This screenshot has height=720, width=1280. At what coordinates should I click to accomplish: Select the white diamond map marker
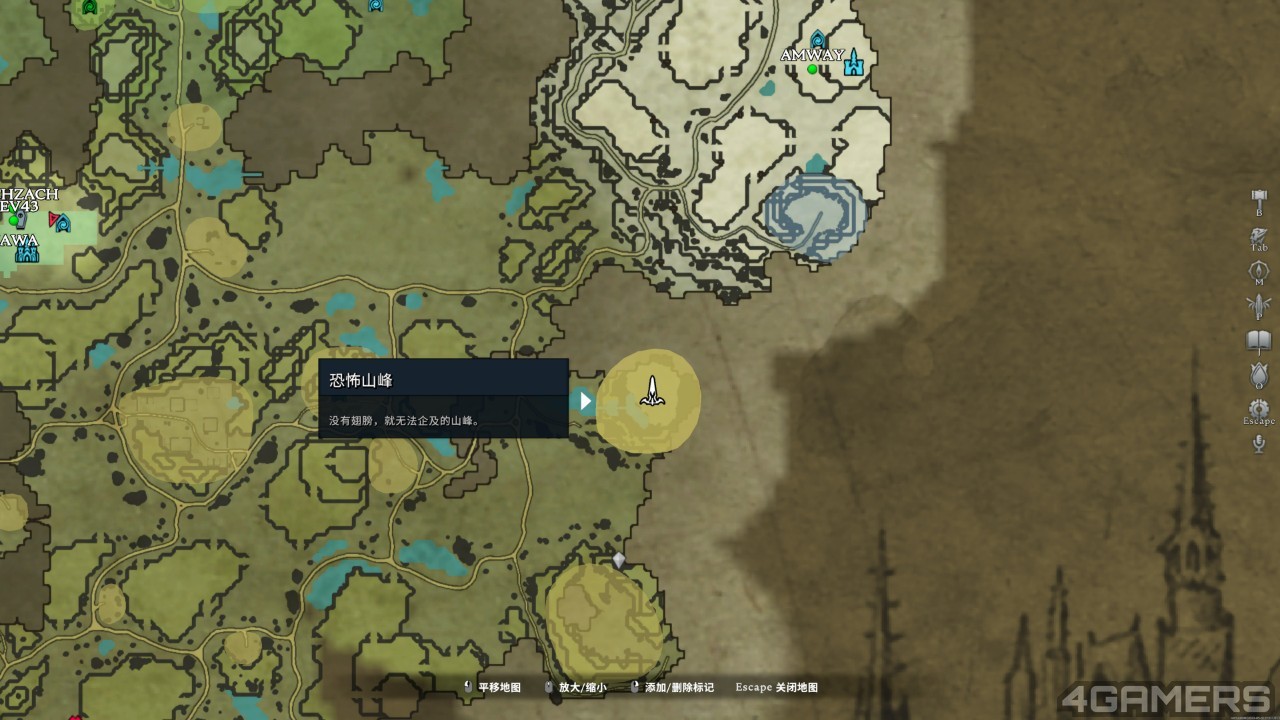pos(619,560)
